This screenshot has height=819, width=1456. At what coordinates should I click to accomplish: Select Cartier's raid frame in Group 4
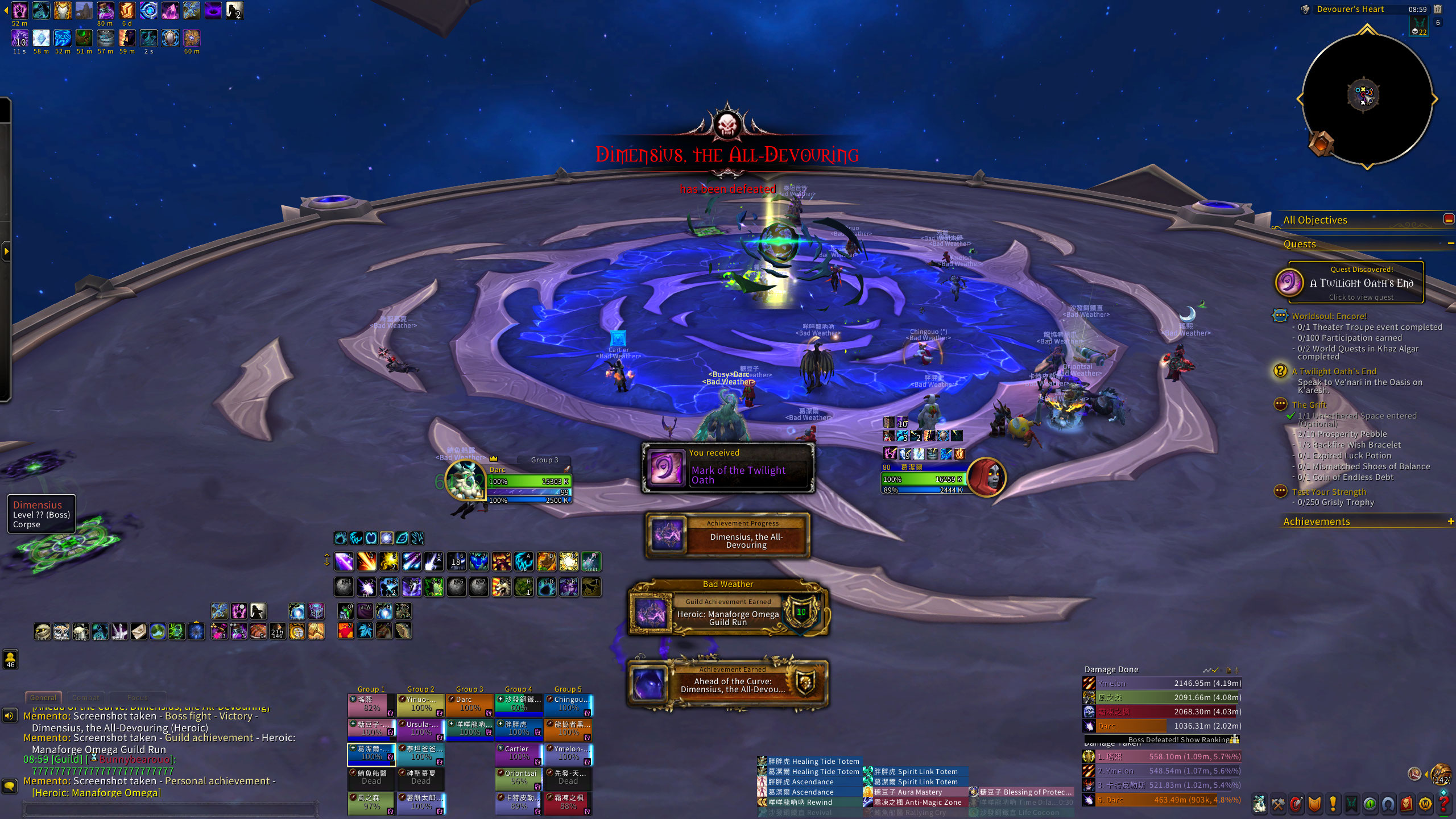(x=519, y=753)
